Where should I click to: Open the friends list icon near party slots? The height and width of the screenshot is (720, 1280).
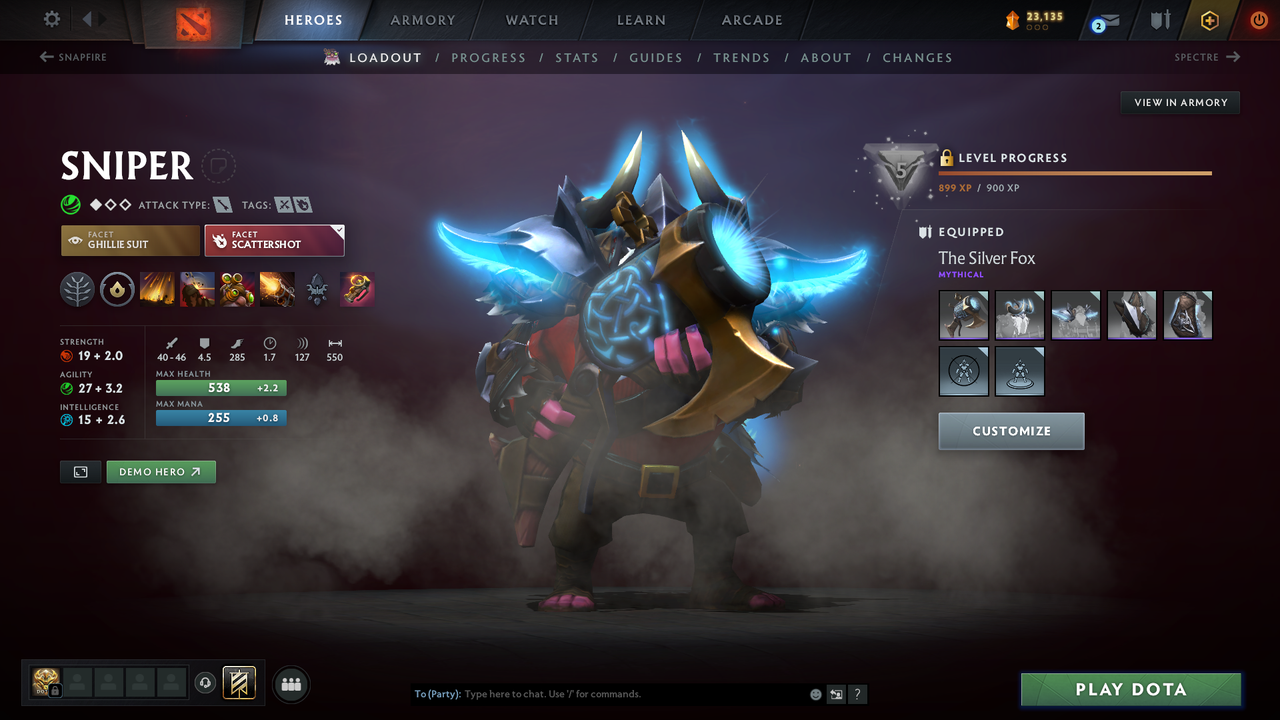[290, 683]
